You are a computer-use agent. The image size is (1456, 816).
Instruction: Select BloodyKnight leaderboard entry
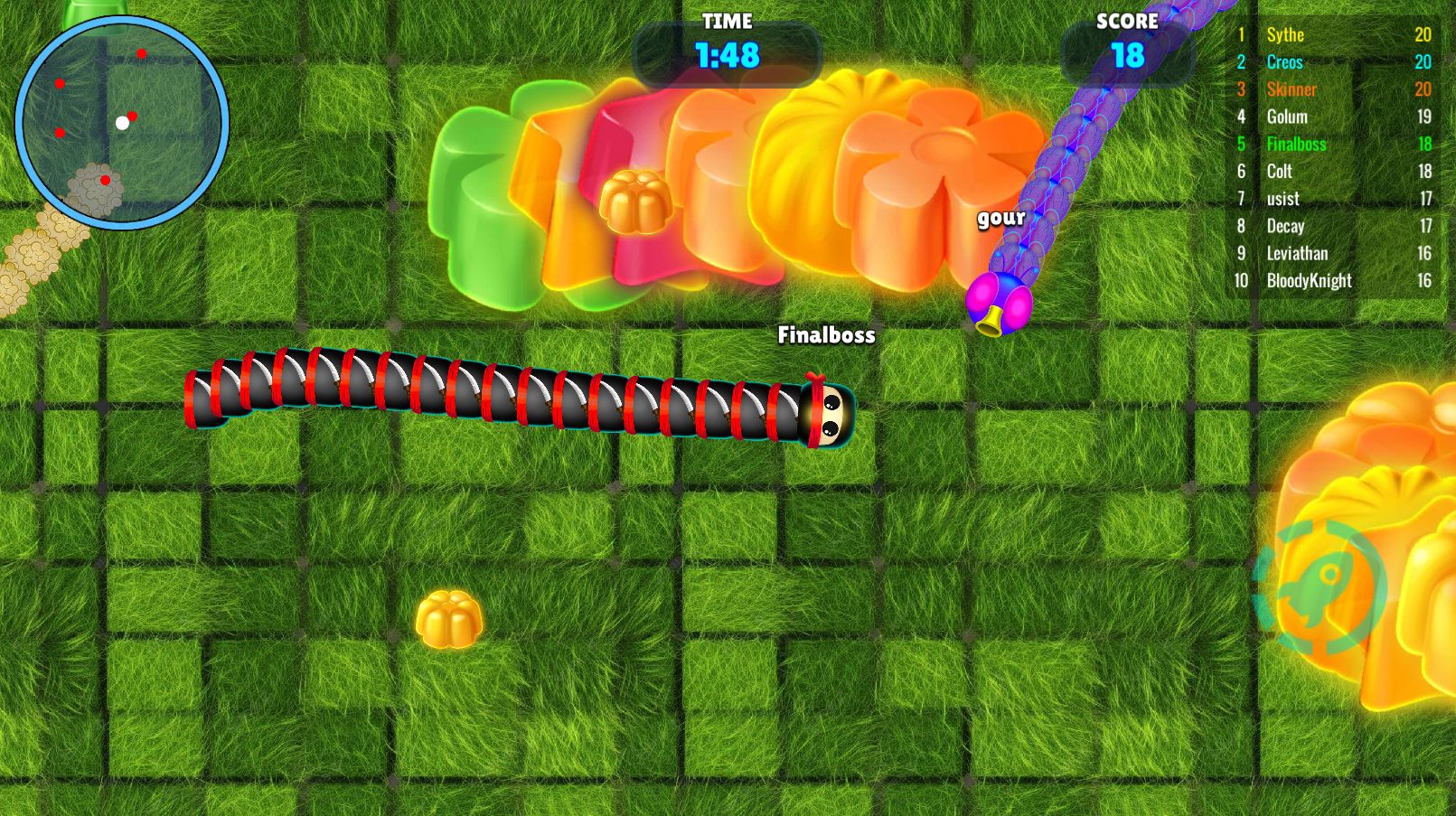tap(1332, 281)
